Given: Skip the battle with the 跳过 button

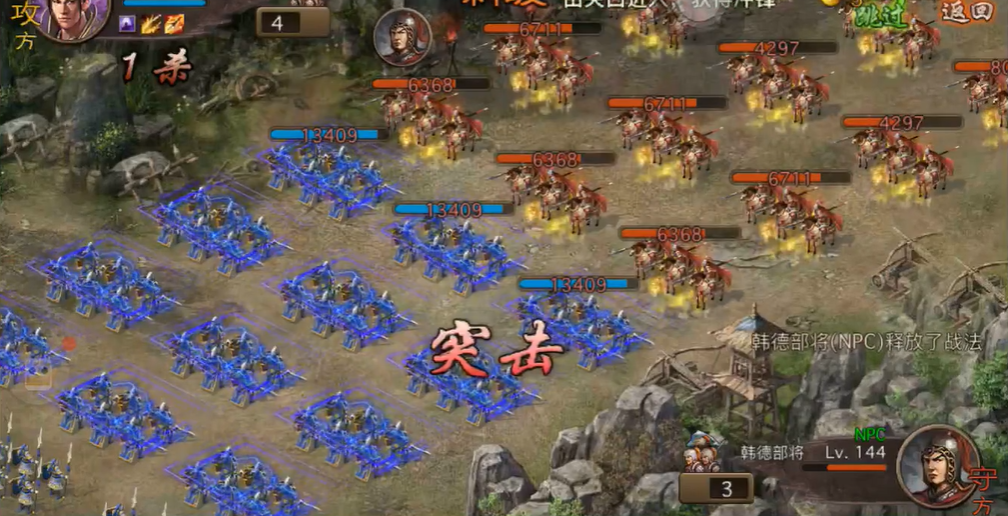Looking at the screenshot, I should [x=880, y=14].
